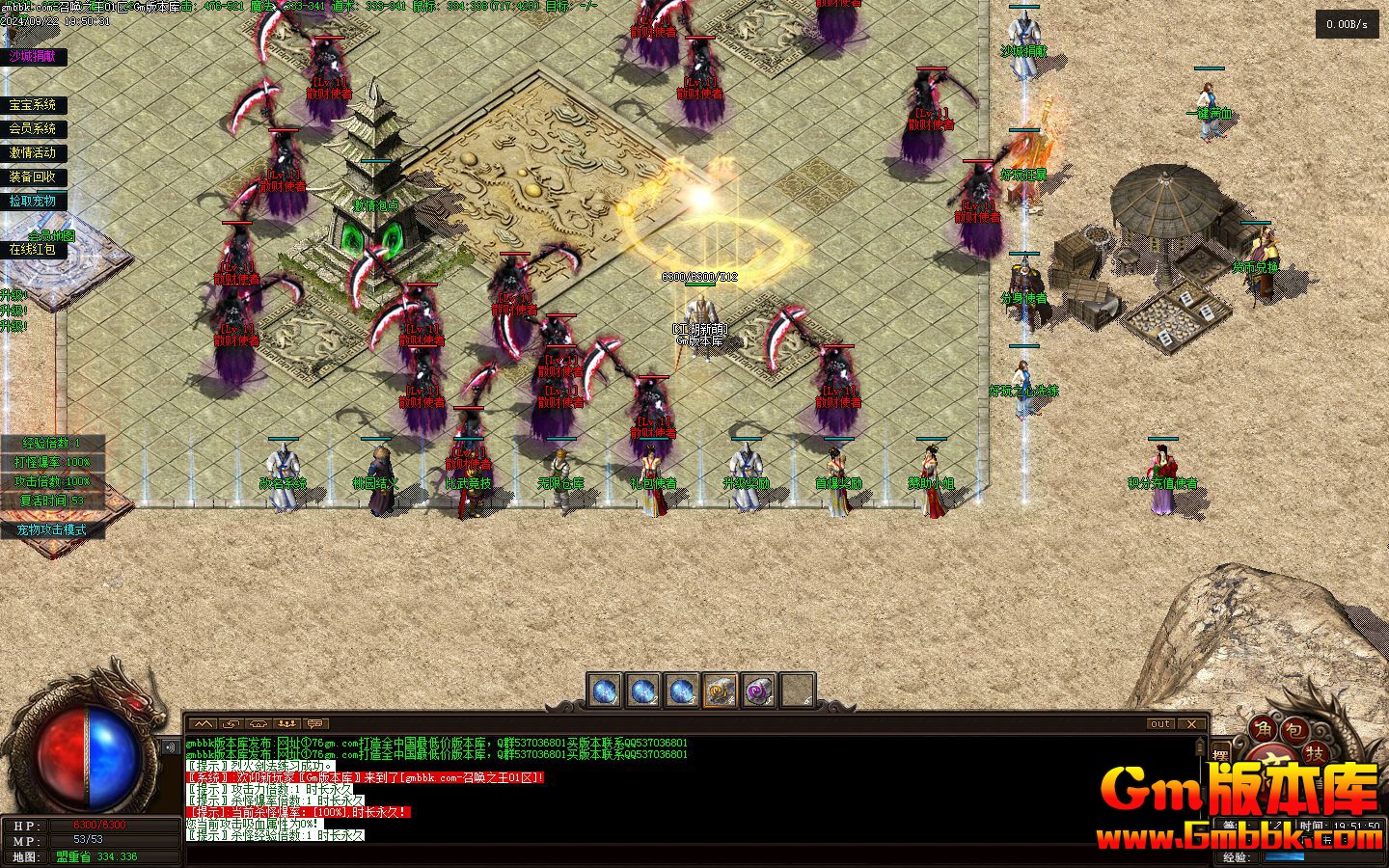Click the 0.00B/s network speed overlay
The height and width of the screenshot is (868, 1389).
1348,25
